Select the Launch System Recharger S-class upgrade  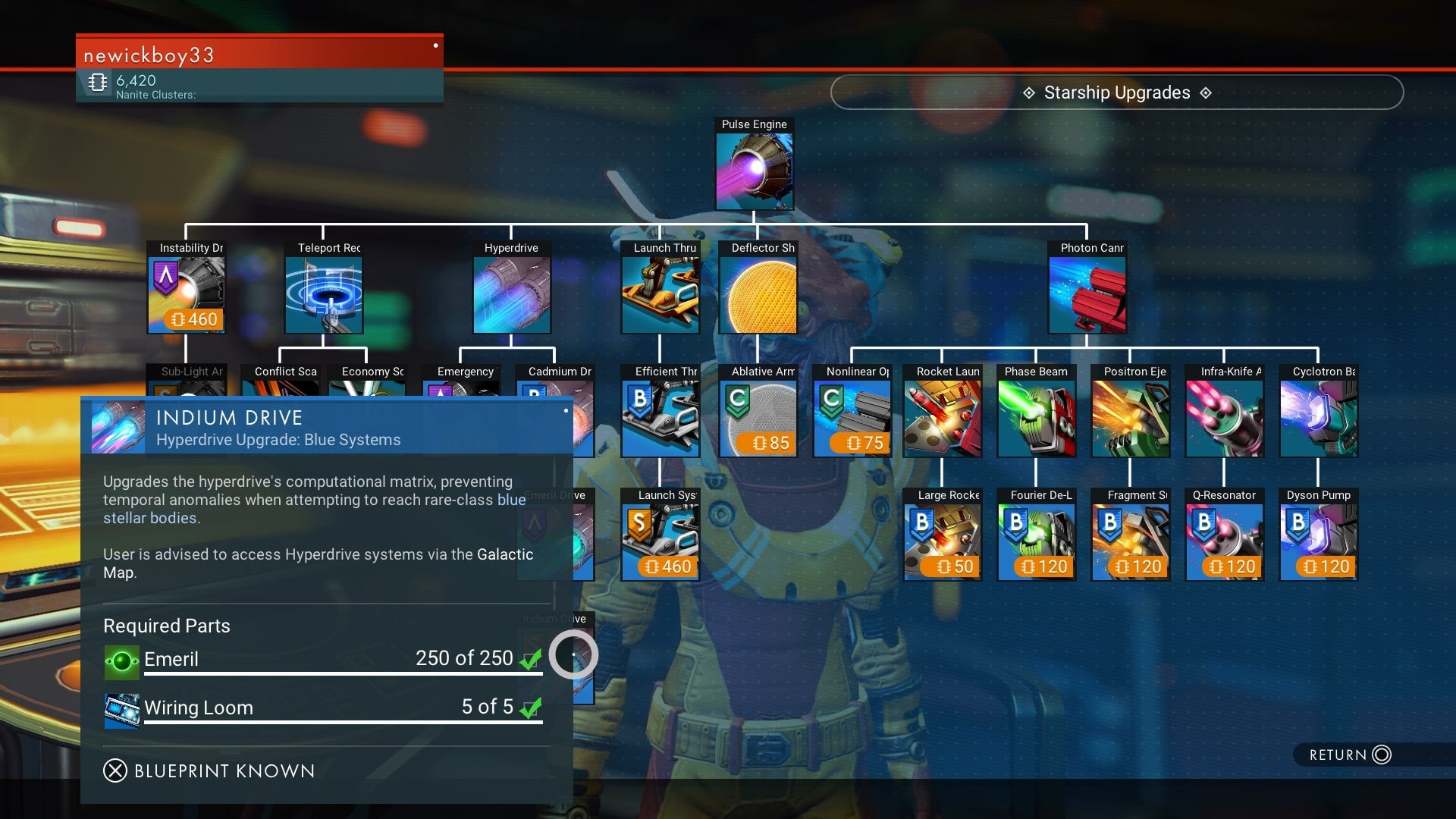coord(660,542)
